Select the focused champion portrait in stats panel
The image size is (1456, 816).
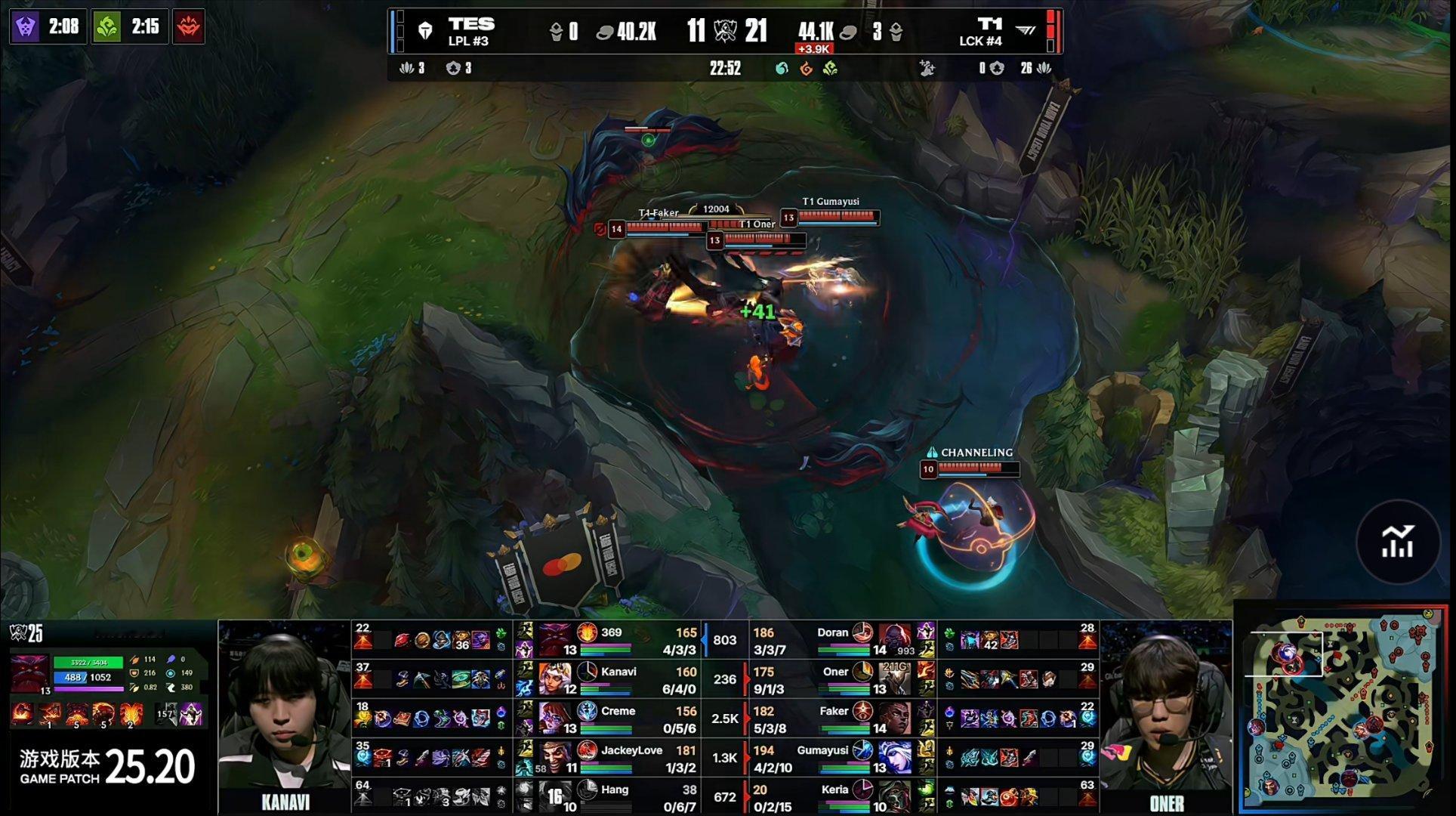[x=29, y=672]
